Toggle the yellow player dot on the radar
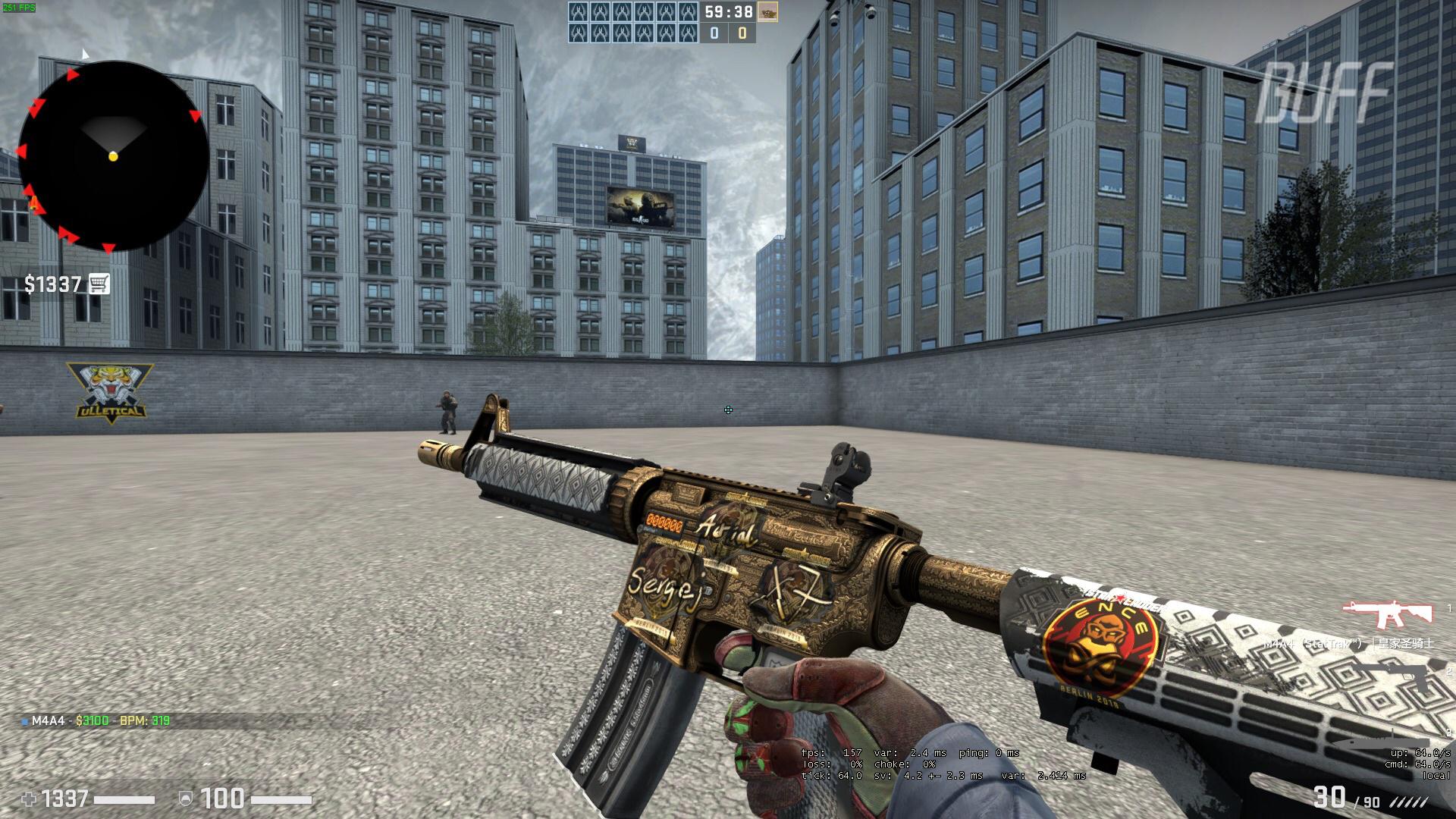Viewport: 1456px width, 819px height. click(112, 157)
